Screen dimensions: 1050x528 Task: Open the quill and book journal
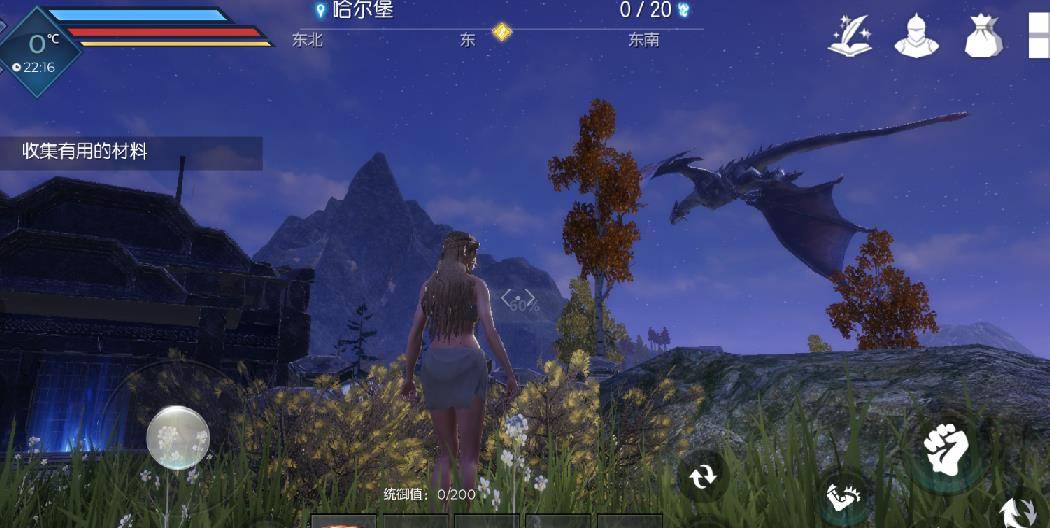pos(850,36)
